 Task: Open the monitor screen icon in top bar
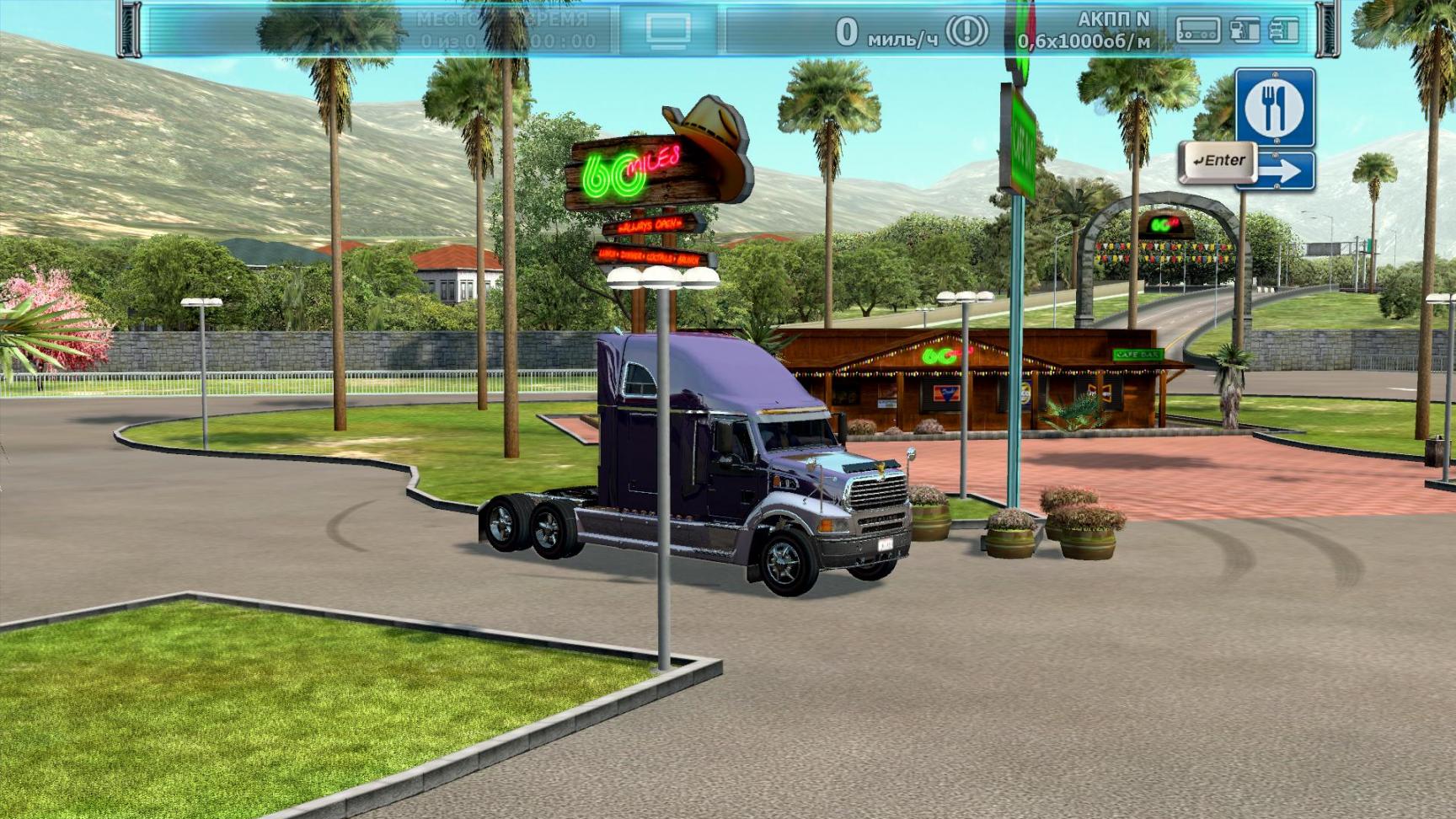tap(669, 31)
